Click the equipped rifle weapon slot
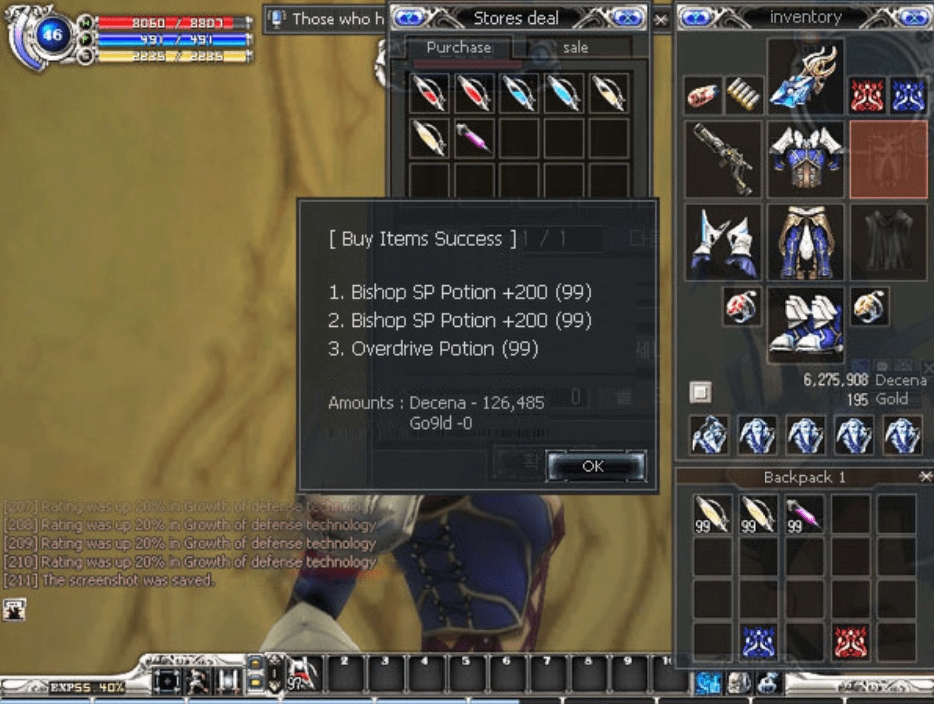The width and height of the screenshot is (934, 704). tap(722, 159)
